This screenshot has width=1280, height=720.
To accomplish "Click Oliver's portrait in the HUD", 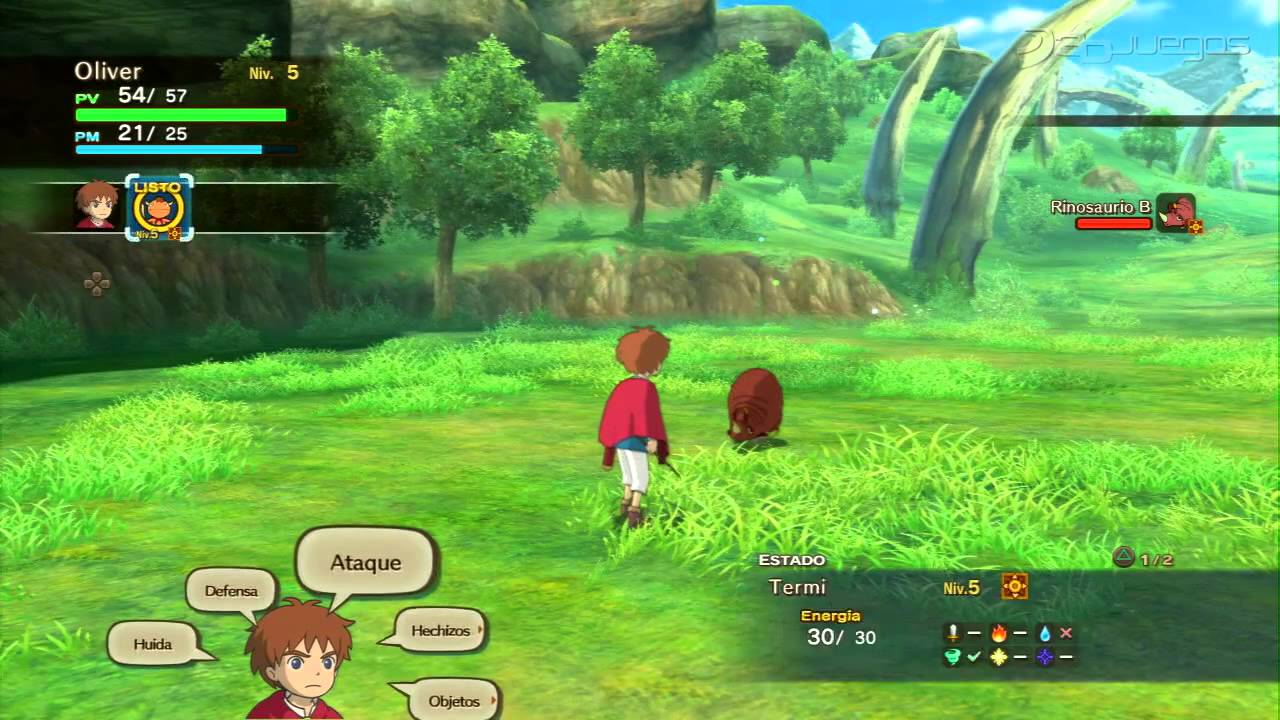I will (95, 208).
